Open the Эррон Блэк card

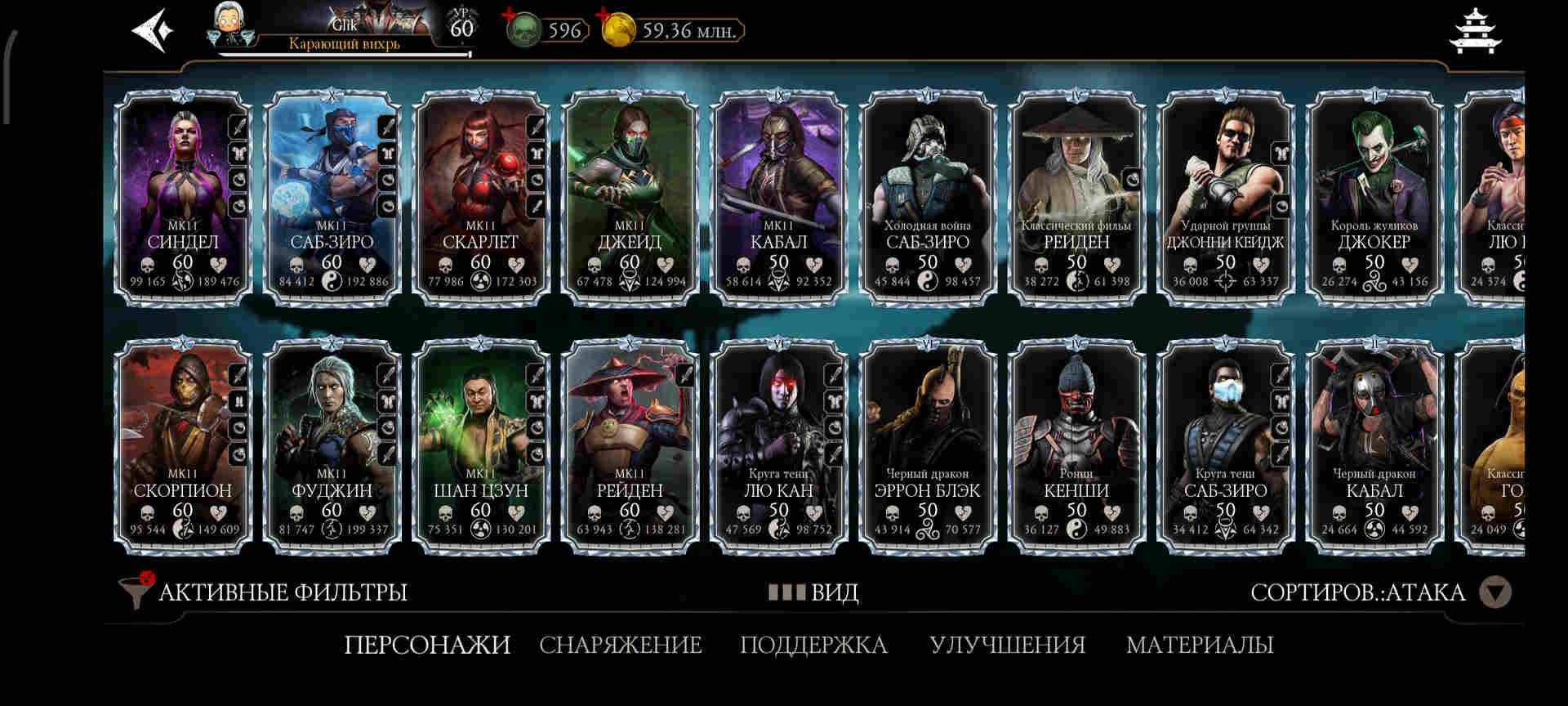point(927,447)
